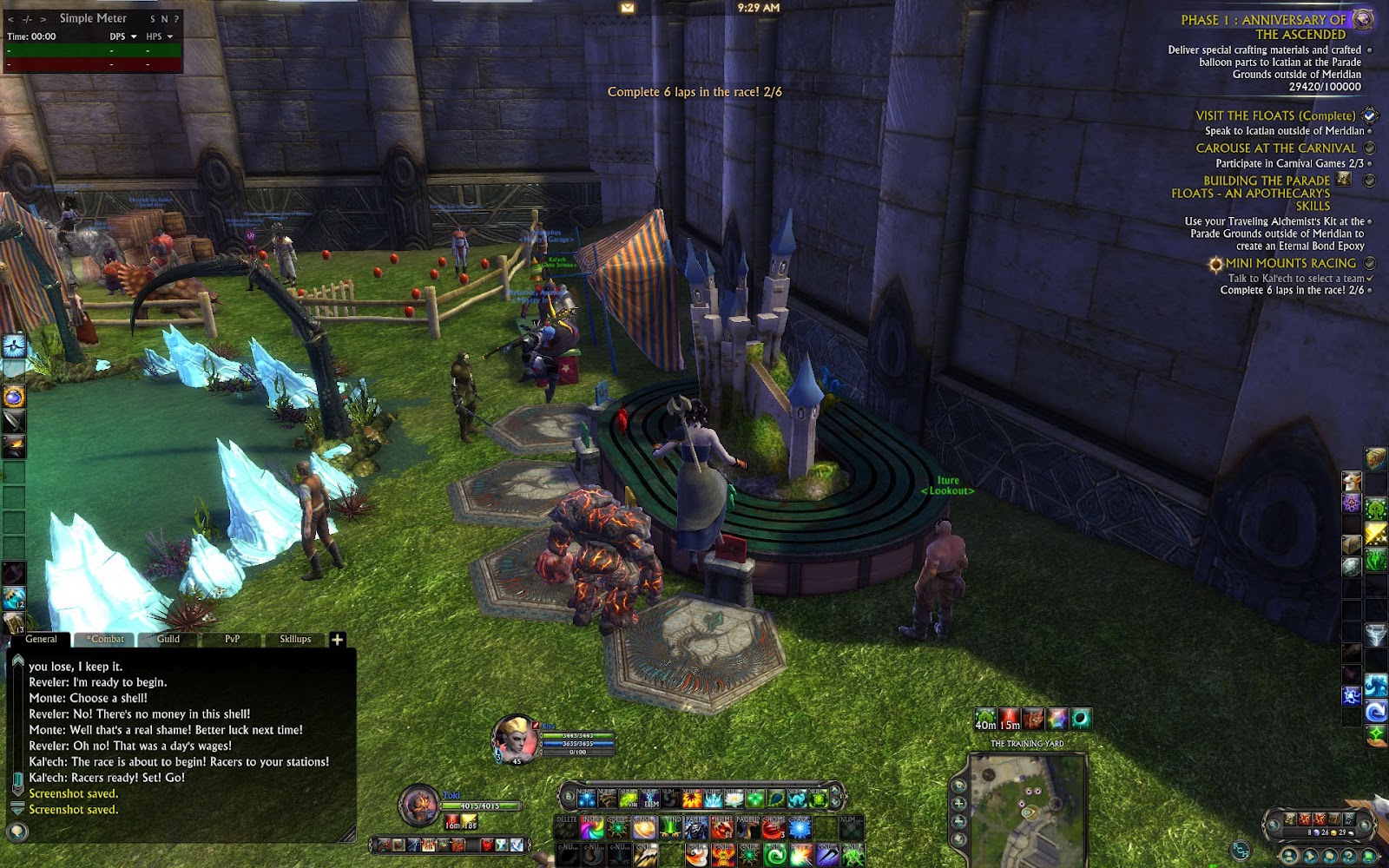The image size is (1389, 868).
Task: Click the player portrait with the blonde character
Action: [x=516, y=739]
